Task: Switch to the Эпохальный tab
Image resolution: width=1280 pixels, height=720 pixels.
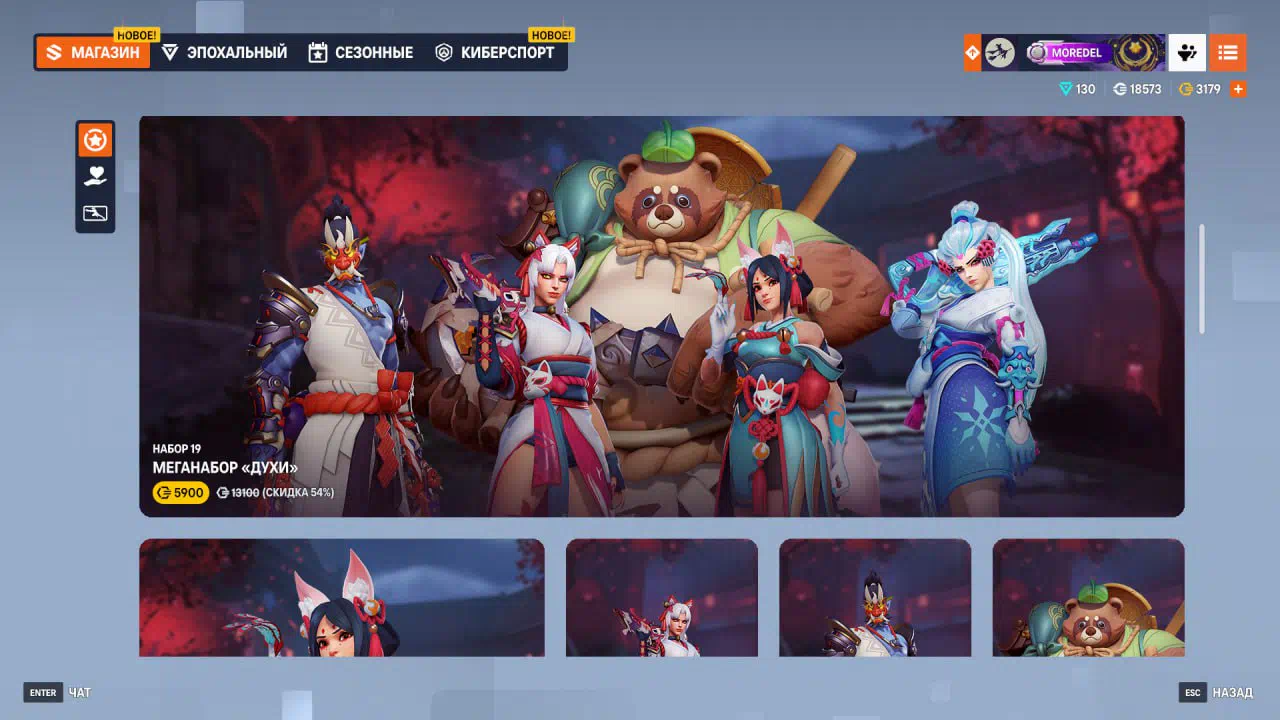Action: 224,53
